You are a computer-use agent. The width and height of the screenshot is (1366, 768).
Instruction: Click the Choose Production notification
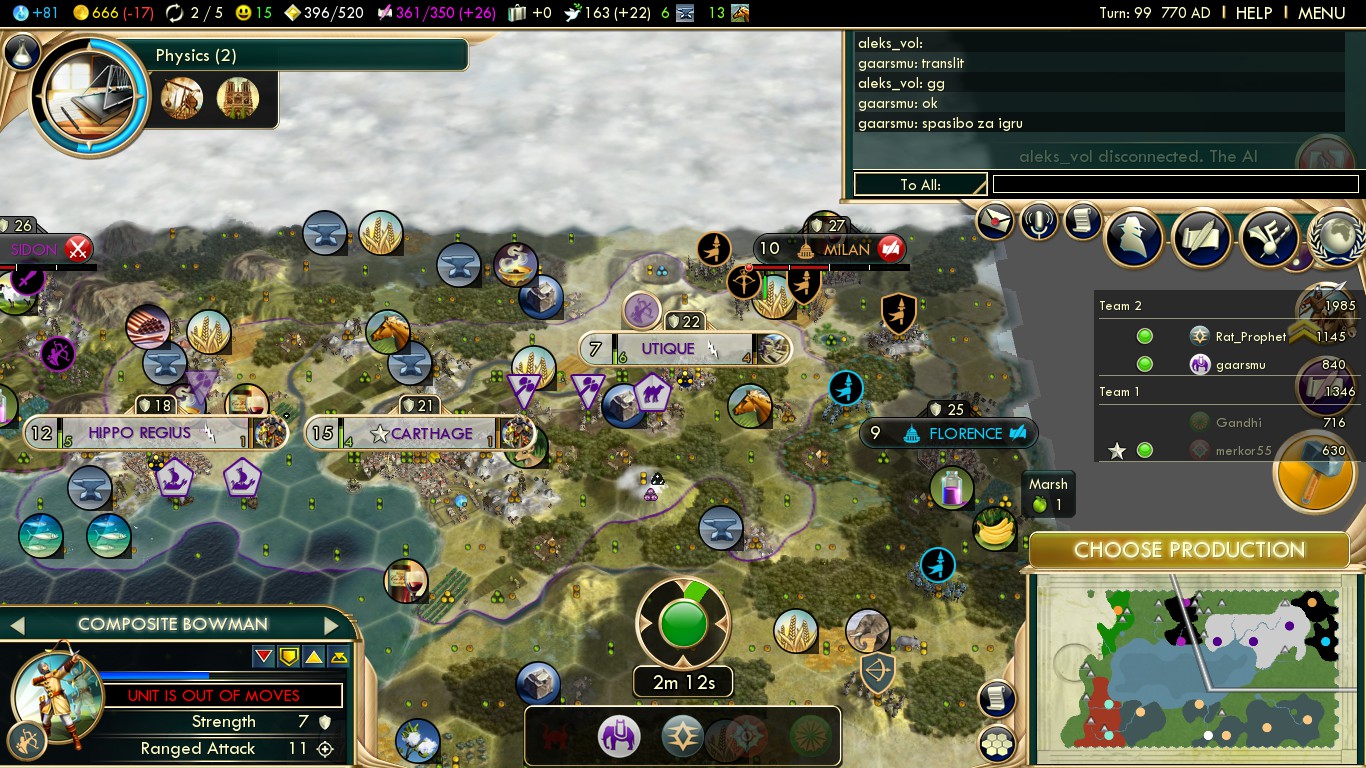pos(1189,550)
